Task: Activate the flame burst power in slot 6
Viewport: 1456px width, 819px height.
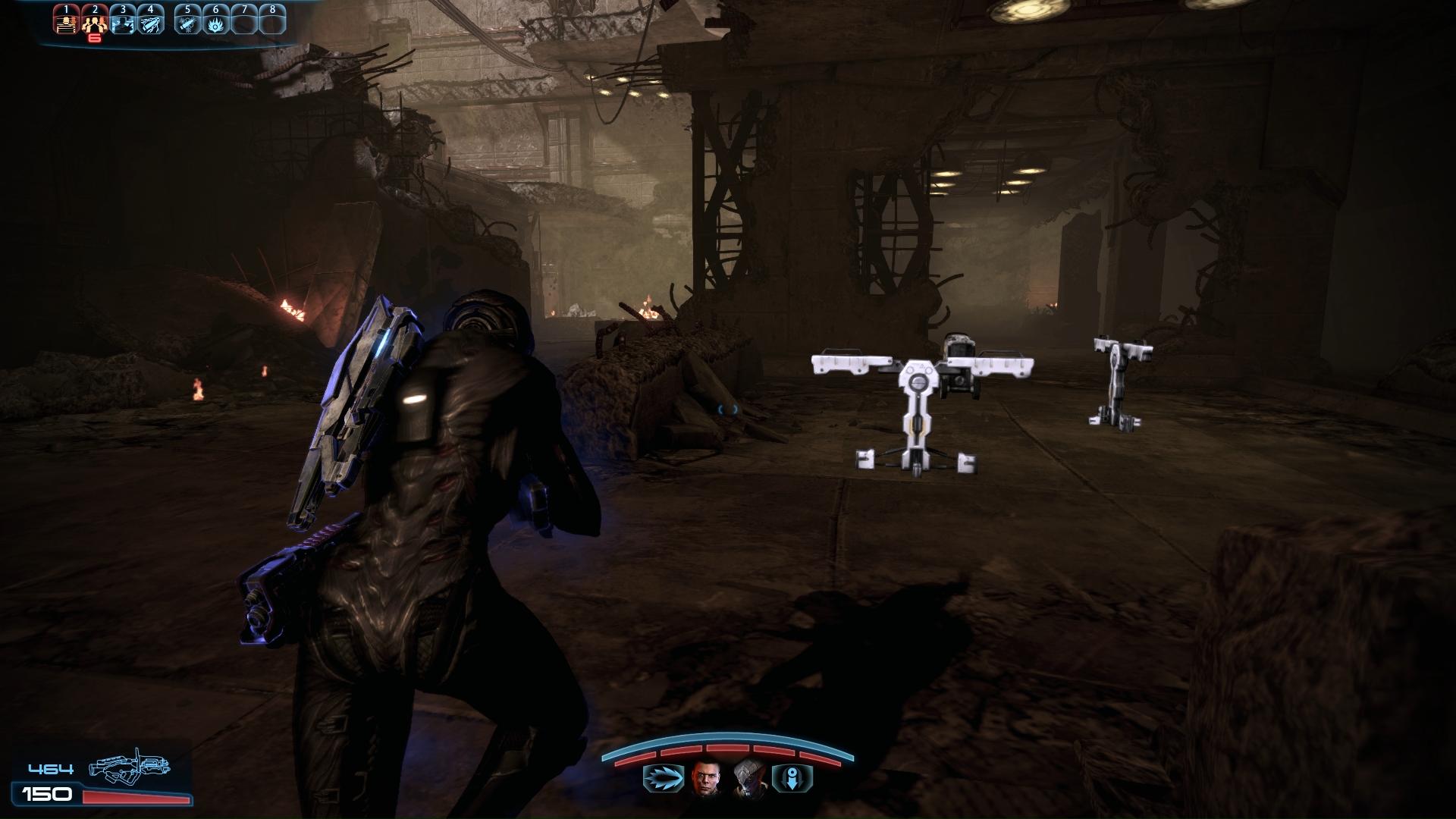Action: [216, 21]
